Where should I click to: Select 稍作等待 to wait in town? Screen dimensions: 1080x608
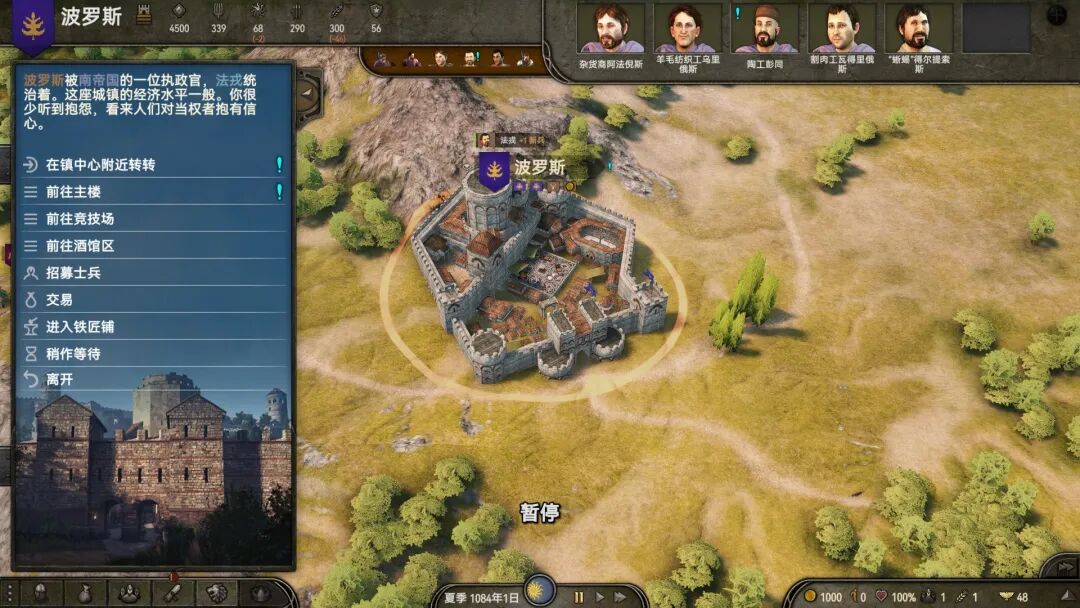coord(74,354)
